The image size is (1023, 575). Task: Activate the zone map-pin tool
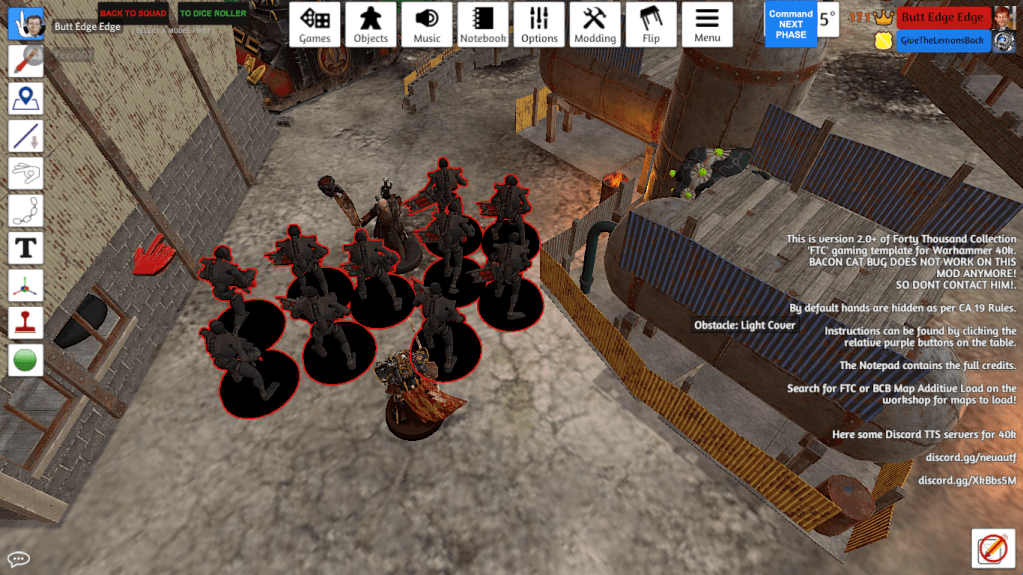(x=24, y=98)
